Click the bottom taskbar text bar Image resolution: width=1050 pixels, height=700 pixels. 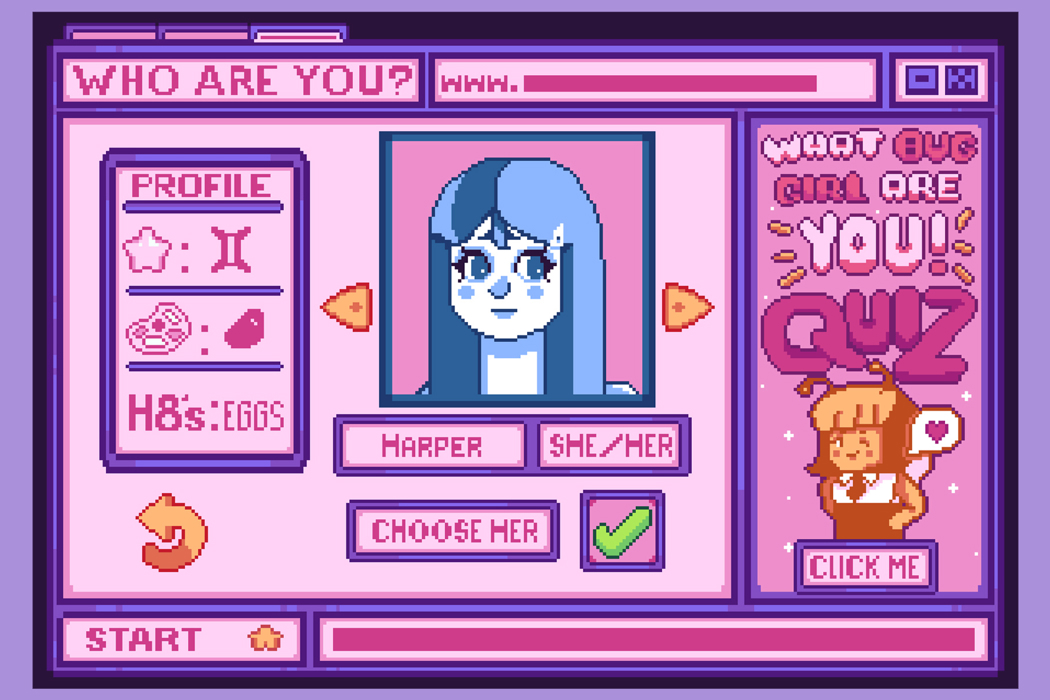(x=653, y=640)
